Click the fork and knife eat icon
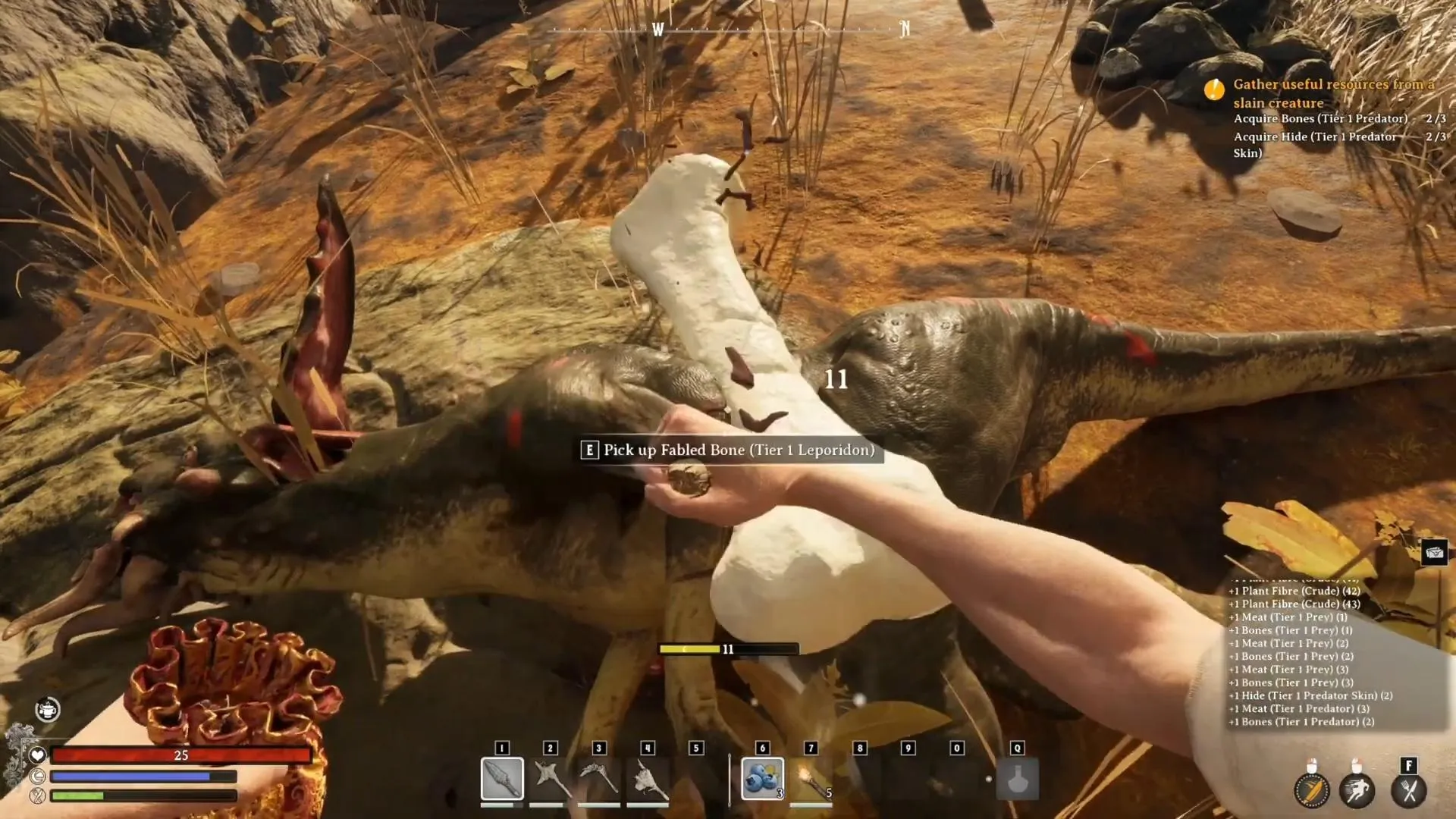Screen dimensions: 1456x819 click(1409, 791)
